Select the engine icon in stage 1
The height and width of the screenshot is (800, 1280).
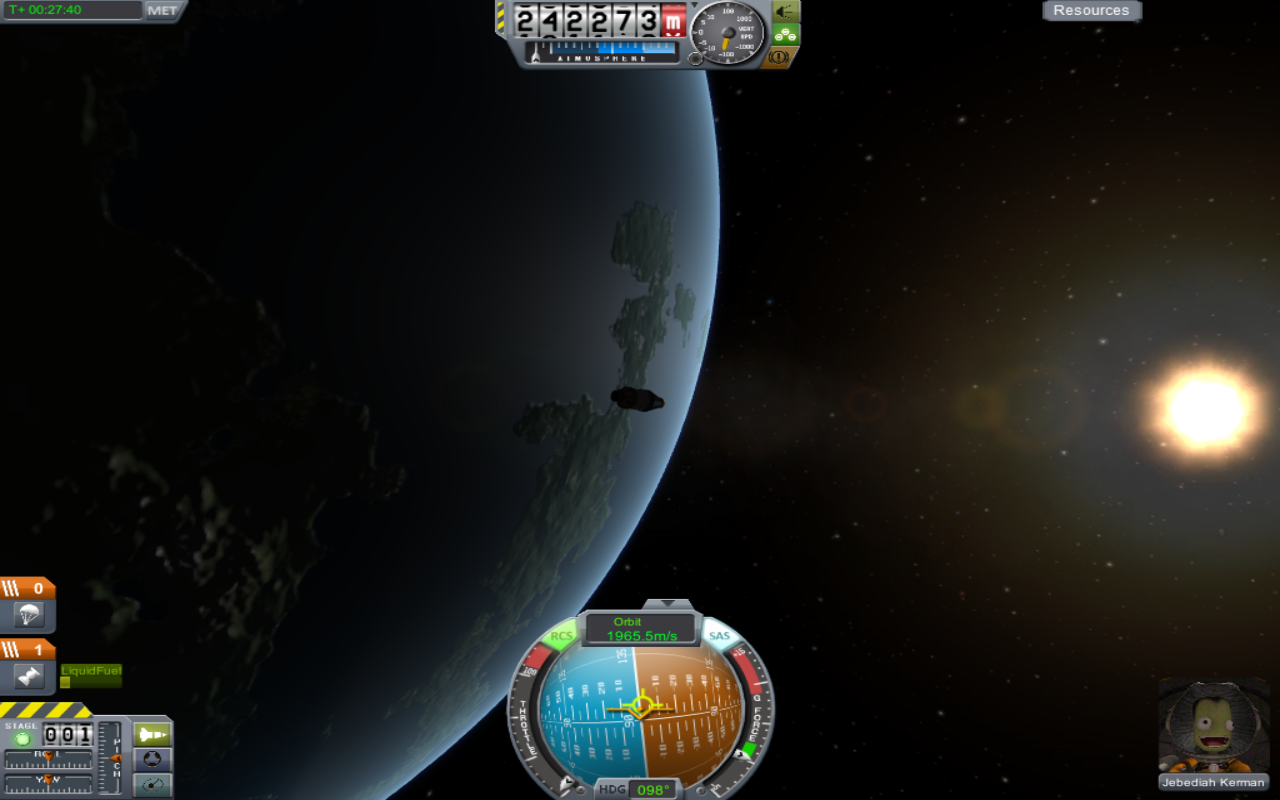pyautogui.click(x=28, y=677)
